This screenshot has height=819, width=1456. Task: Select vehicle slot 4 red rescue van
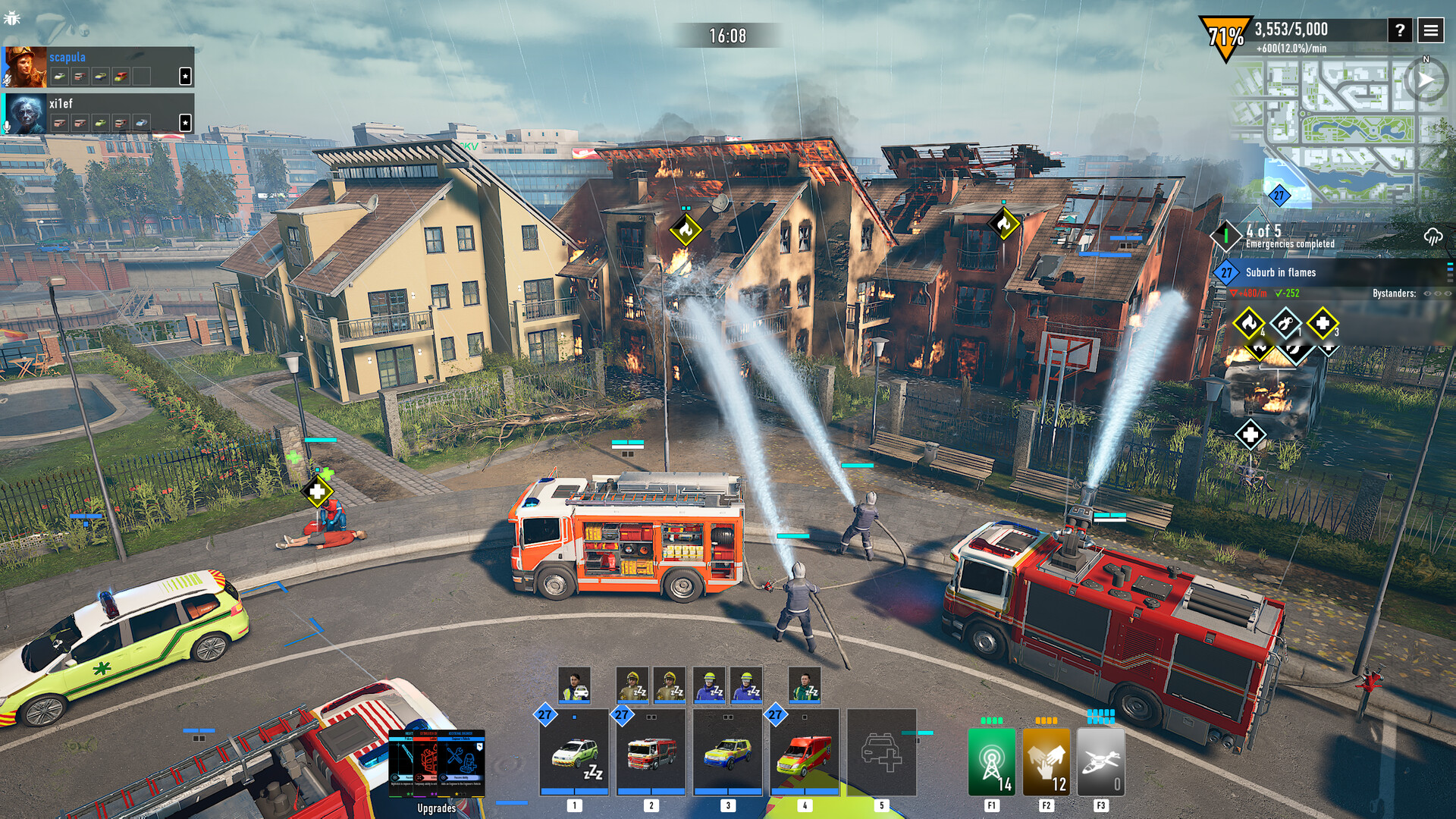pyautogui.click(x=804, y=752)
